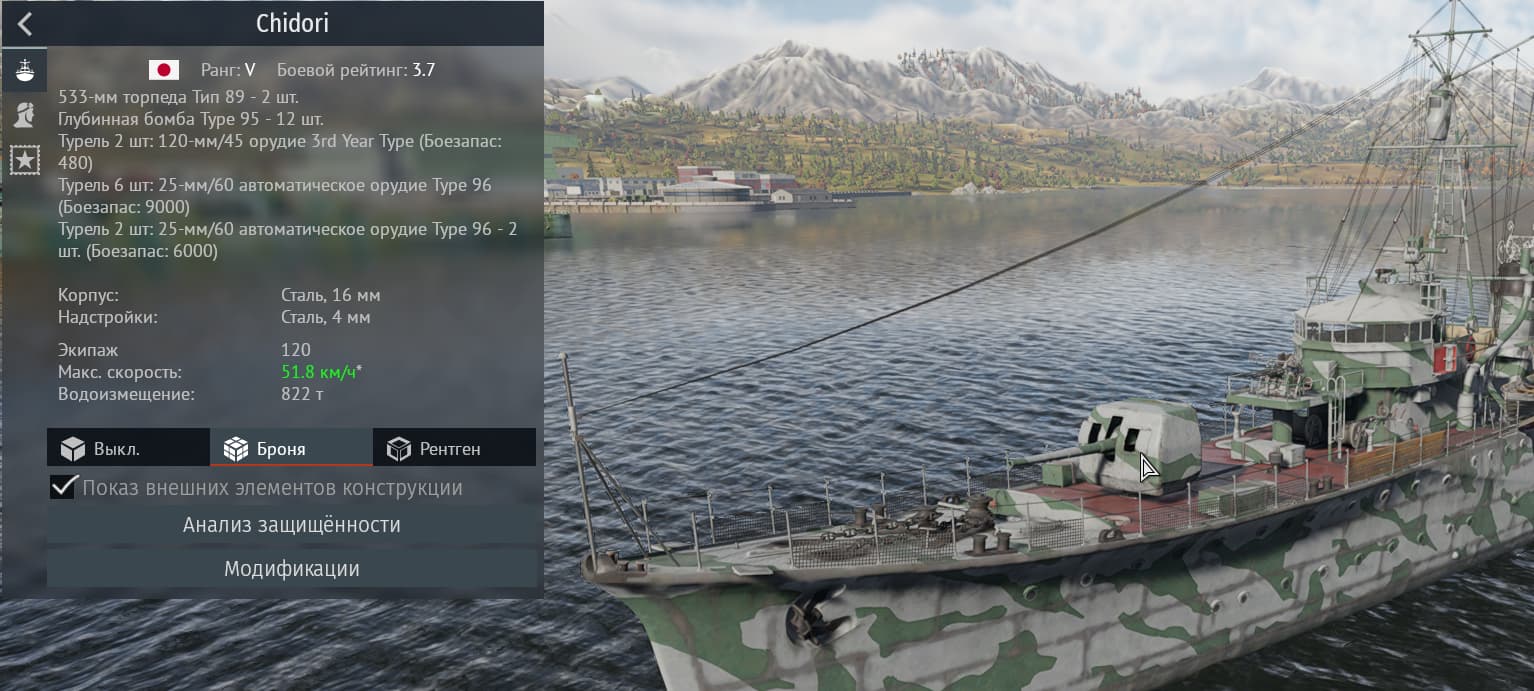
Task: Open the Модификации menu
Action: (x=291, y=569)
